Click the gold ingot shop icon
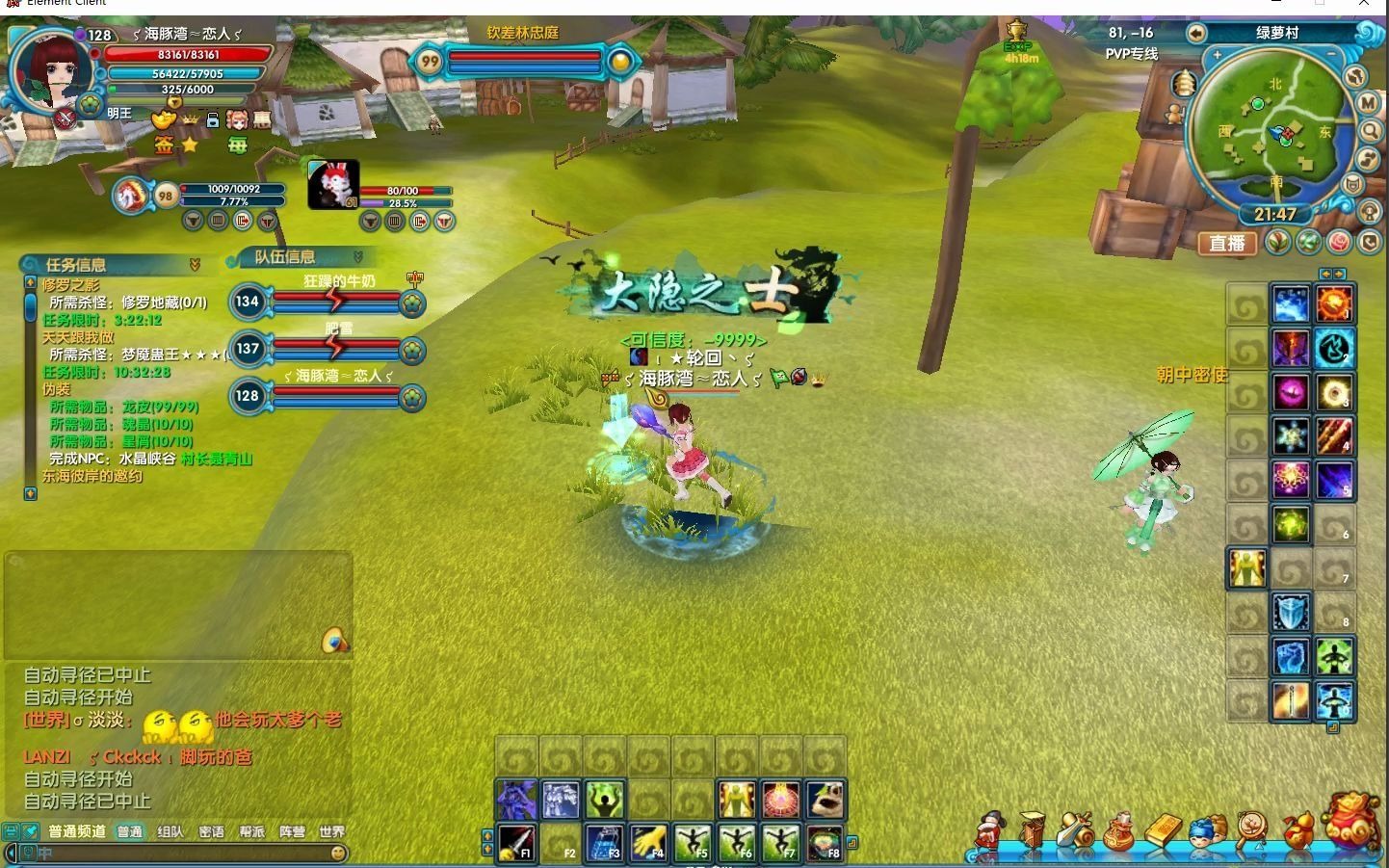1389x868 pixels. pos(1164,831)
